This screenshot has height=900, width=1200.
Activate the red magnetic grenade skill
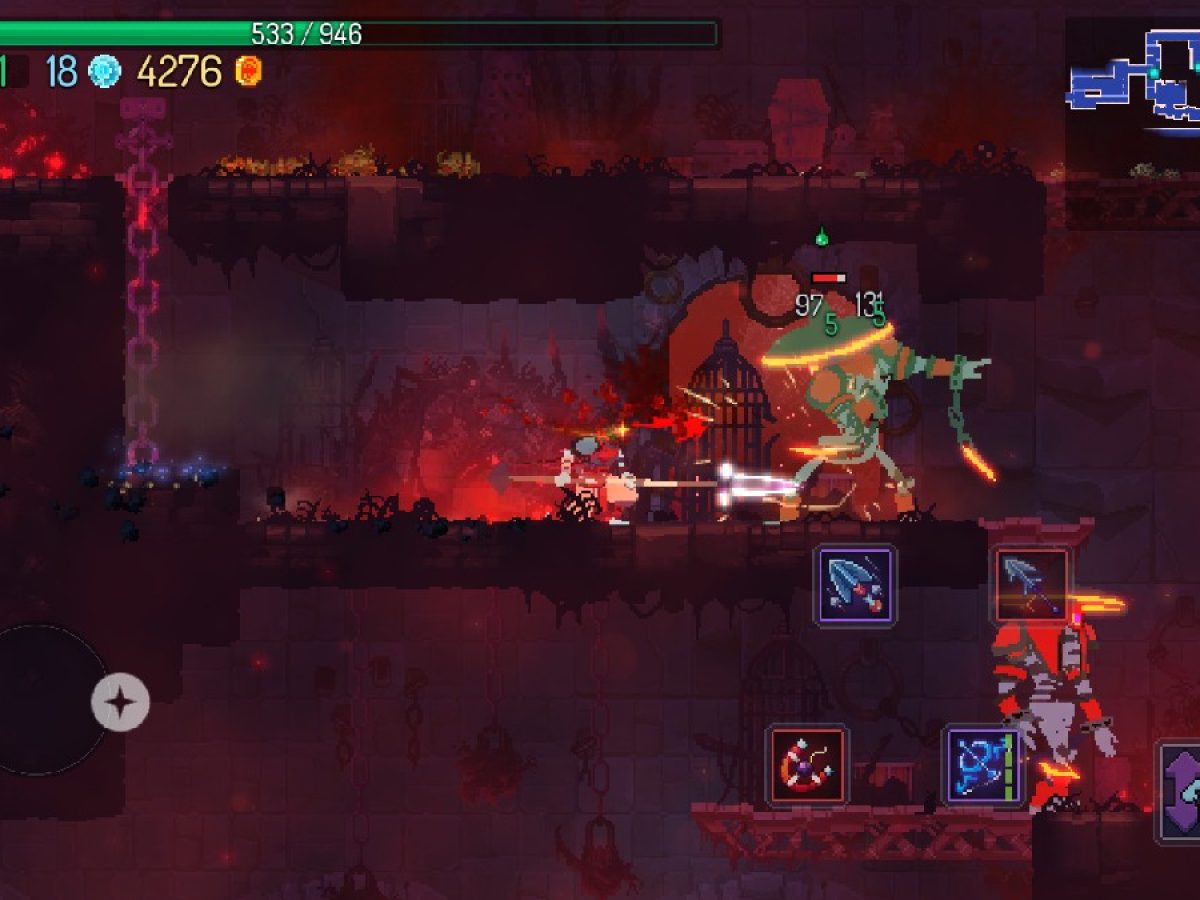click(808, 766)
